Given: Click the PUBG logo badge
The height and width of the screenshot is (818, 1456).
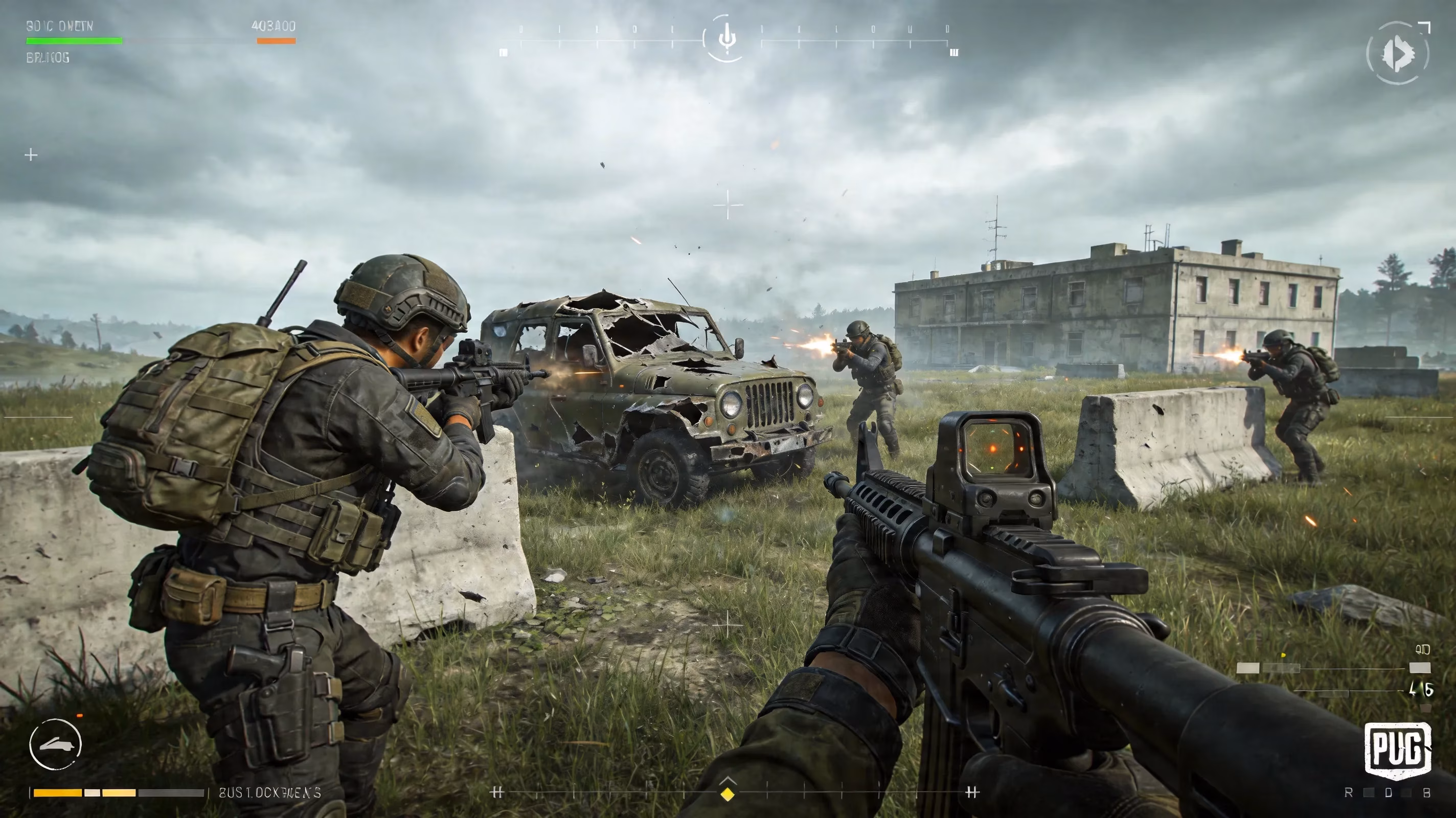Looking at the screenshot, I should (x=1398, y=749).
